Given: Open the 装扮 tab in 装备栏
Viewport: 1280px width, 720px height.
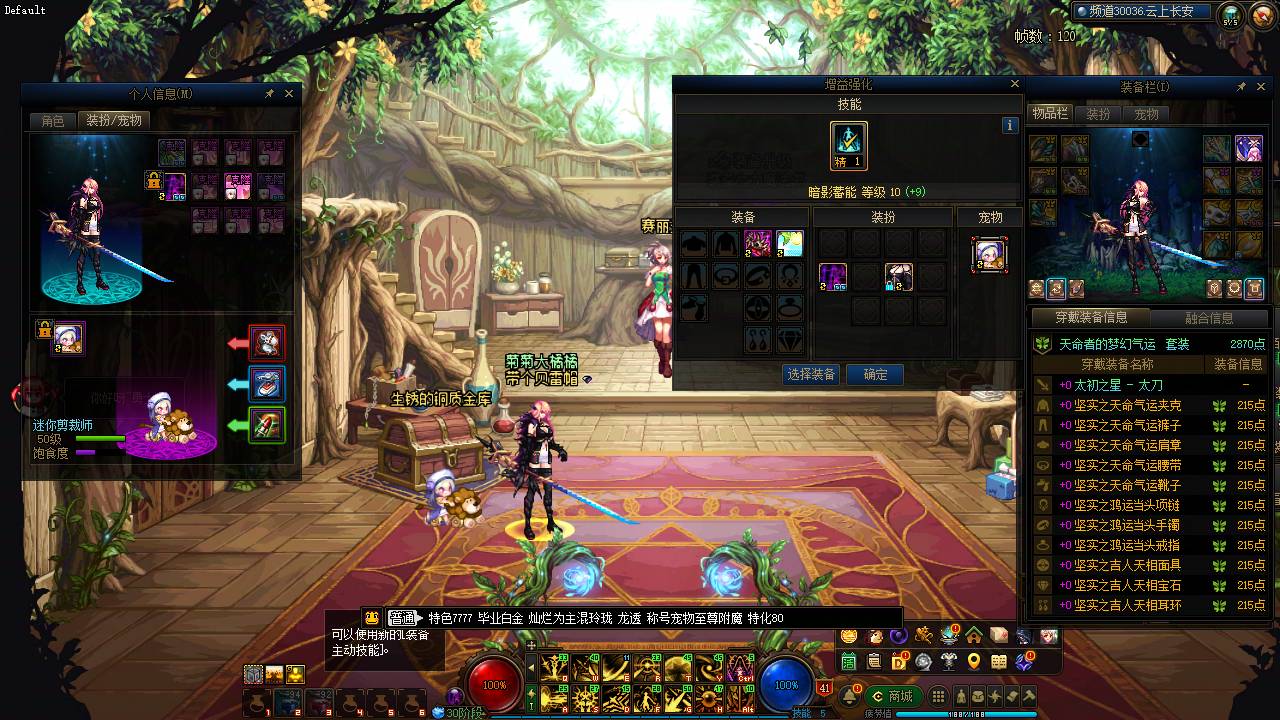Looking at the screenshot, I should tap(1098, 114).
